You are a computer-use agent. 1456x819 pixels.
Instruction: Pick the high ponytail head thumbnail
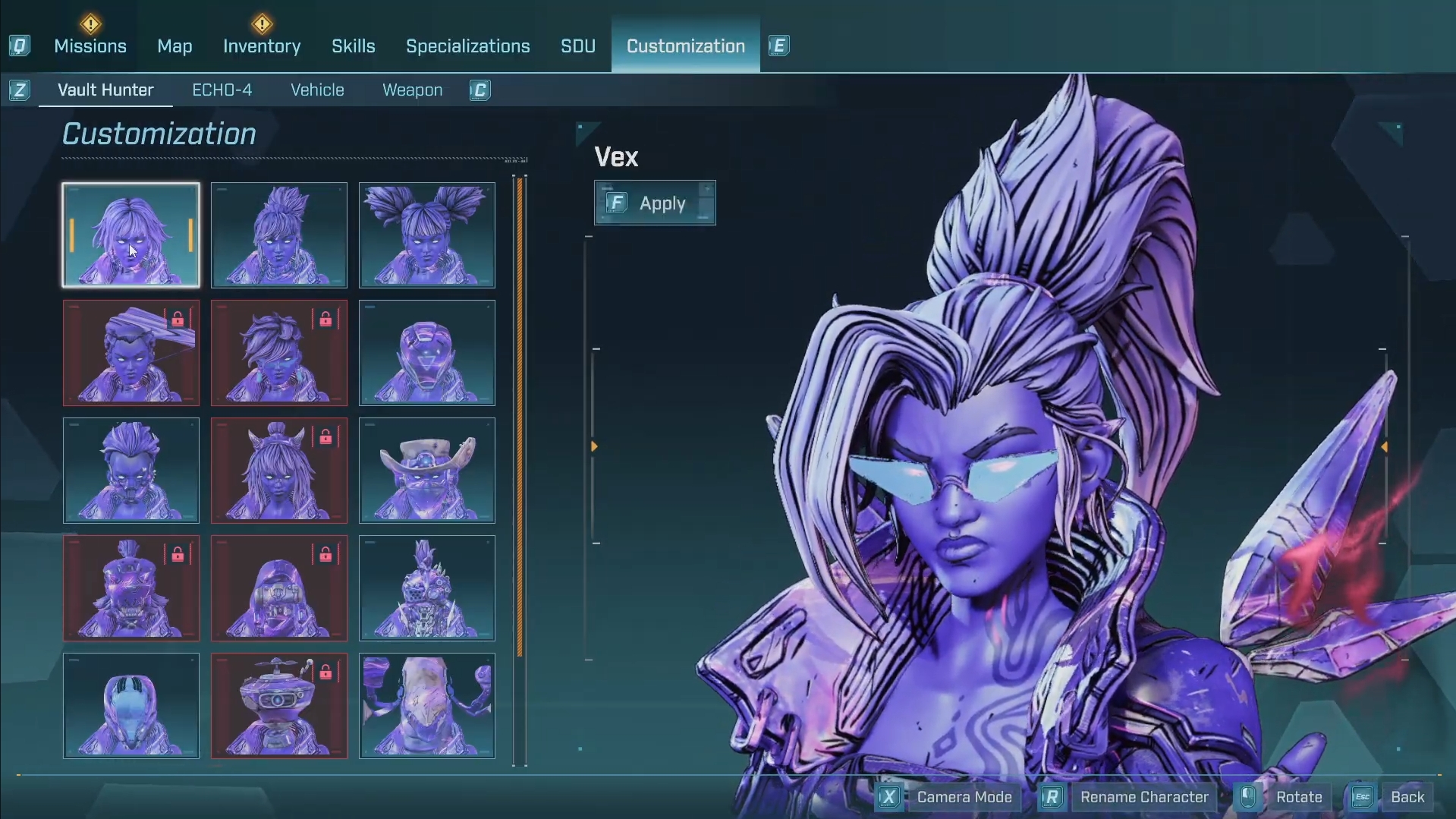point(279,235)
